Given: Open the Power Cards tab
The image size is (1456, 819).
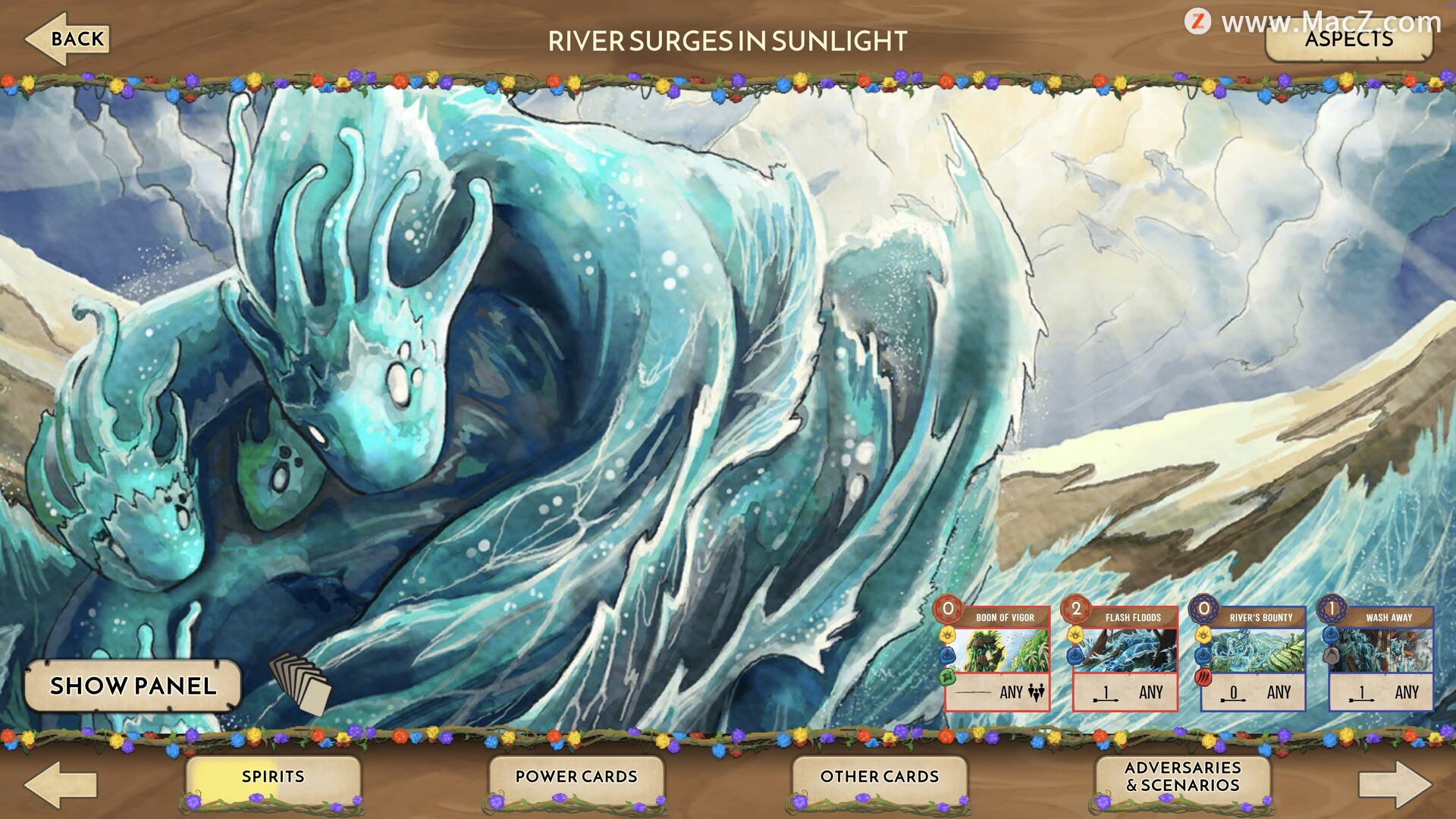Looking at the screenshot, I should (576, 777).
